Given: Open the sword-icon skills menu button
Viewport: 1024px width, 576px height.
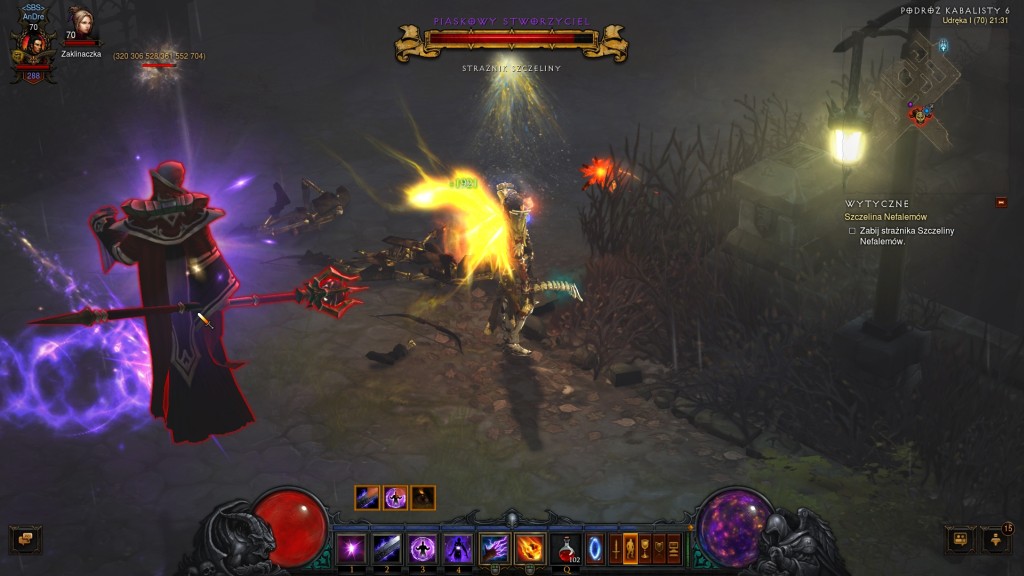Looking at the screenshot, I should coord(615,549).
